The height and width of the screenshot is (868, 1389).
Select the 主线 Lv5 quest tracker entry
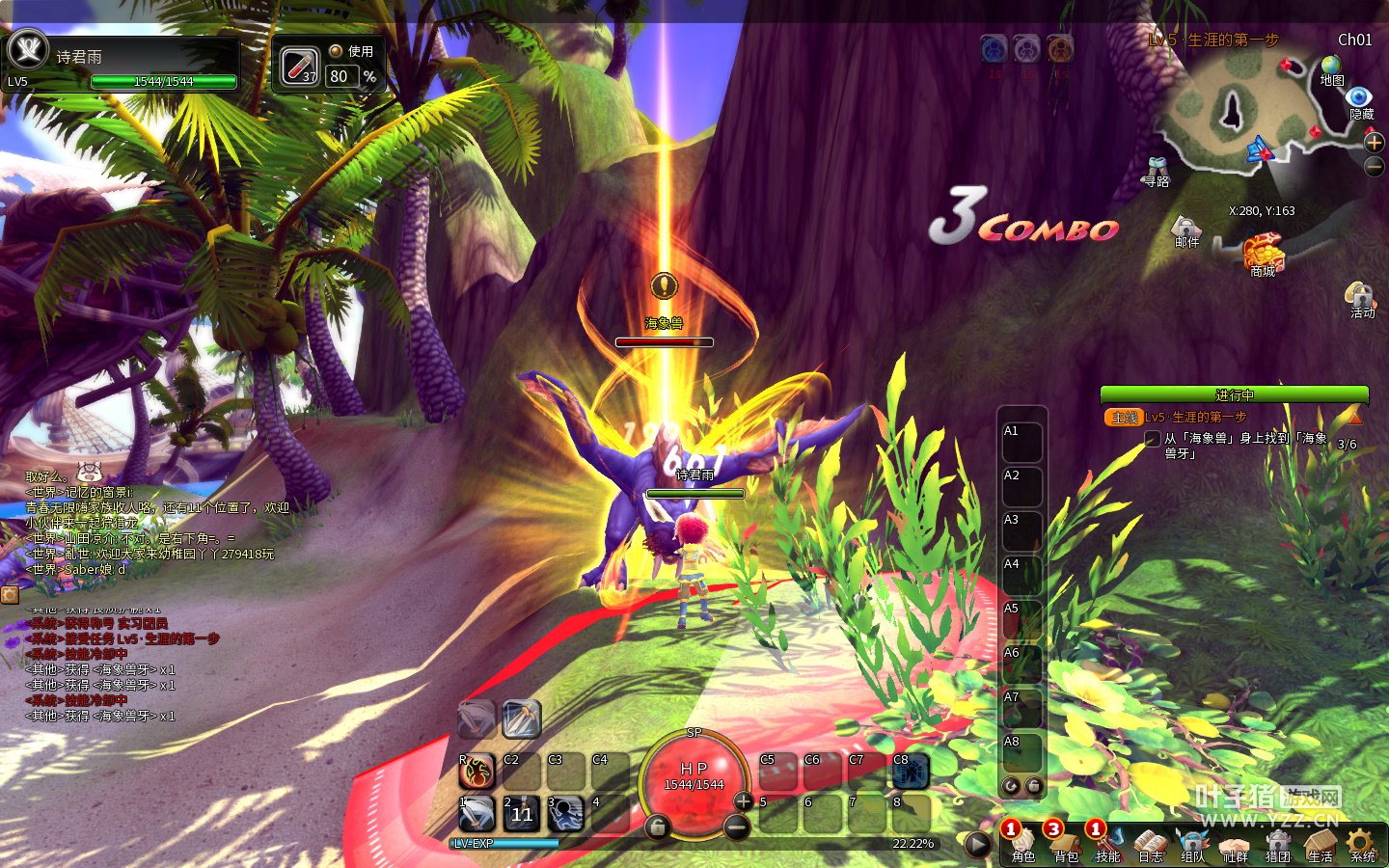tap(1195, 418)
